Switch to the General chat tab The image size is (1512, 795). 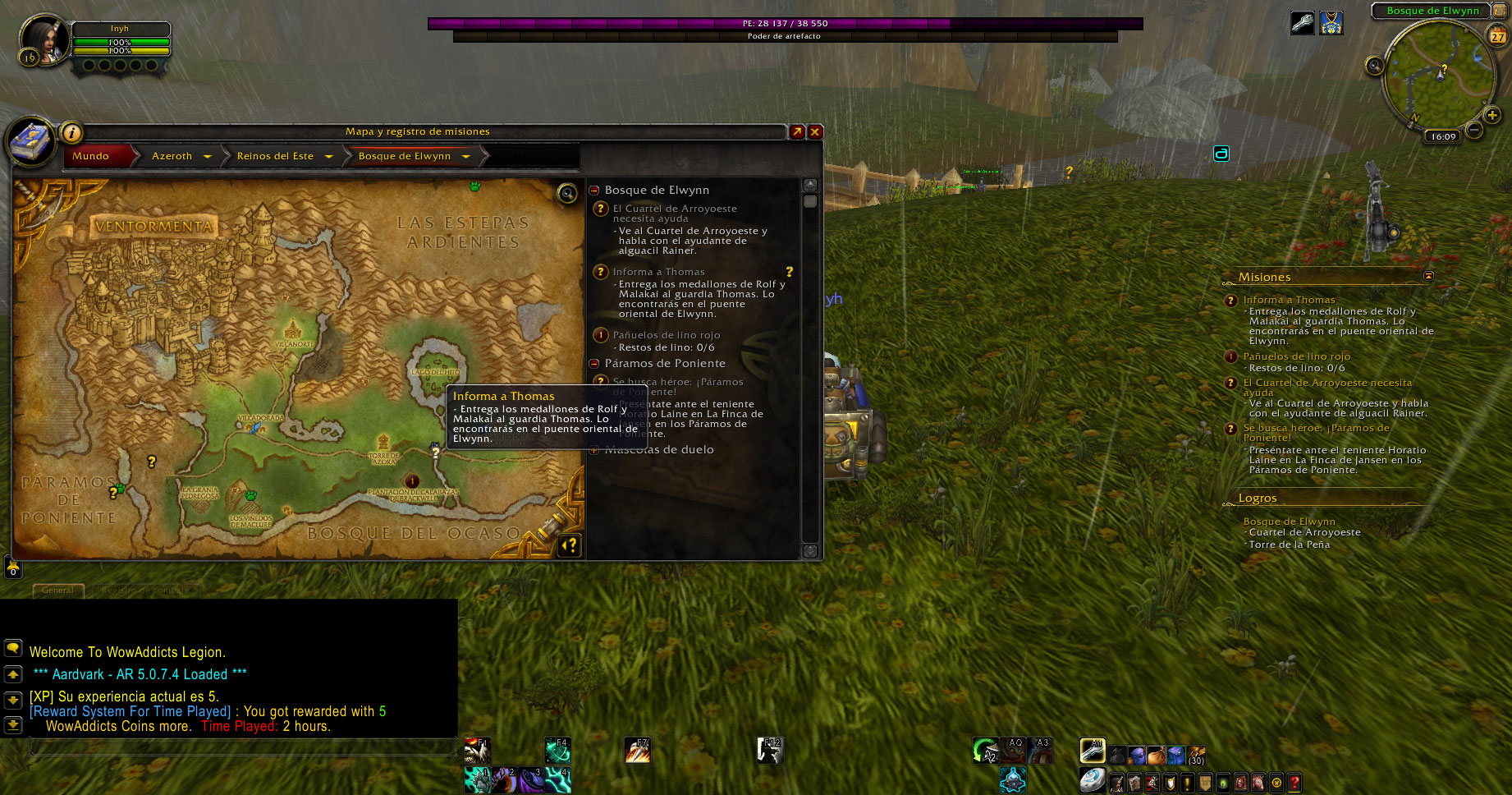[x=57, y=590]
